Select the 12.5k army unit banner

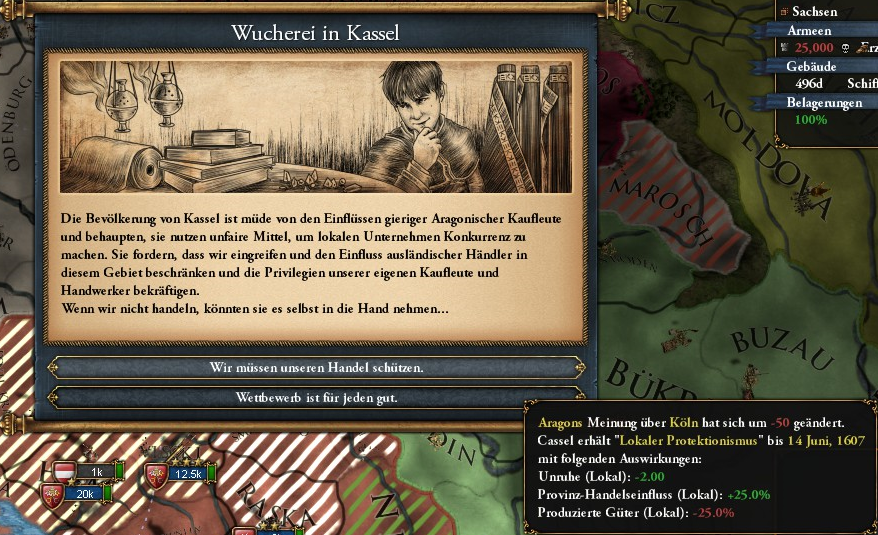(187, 474)
